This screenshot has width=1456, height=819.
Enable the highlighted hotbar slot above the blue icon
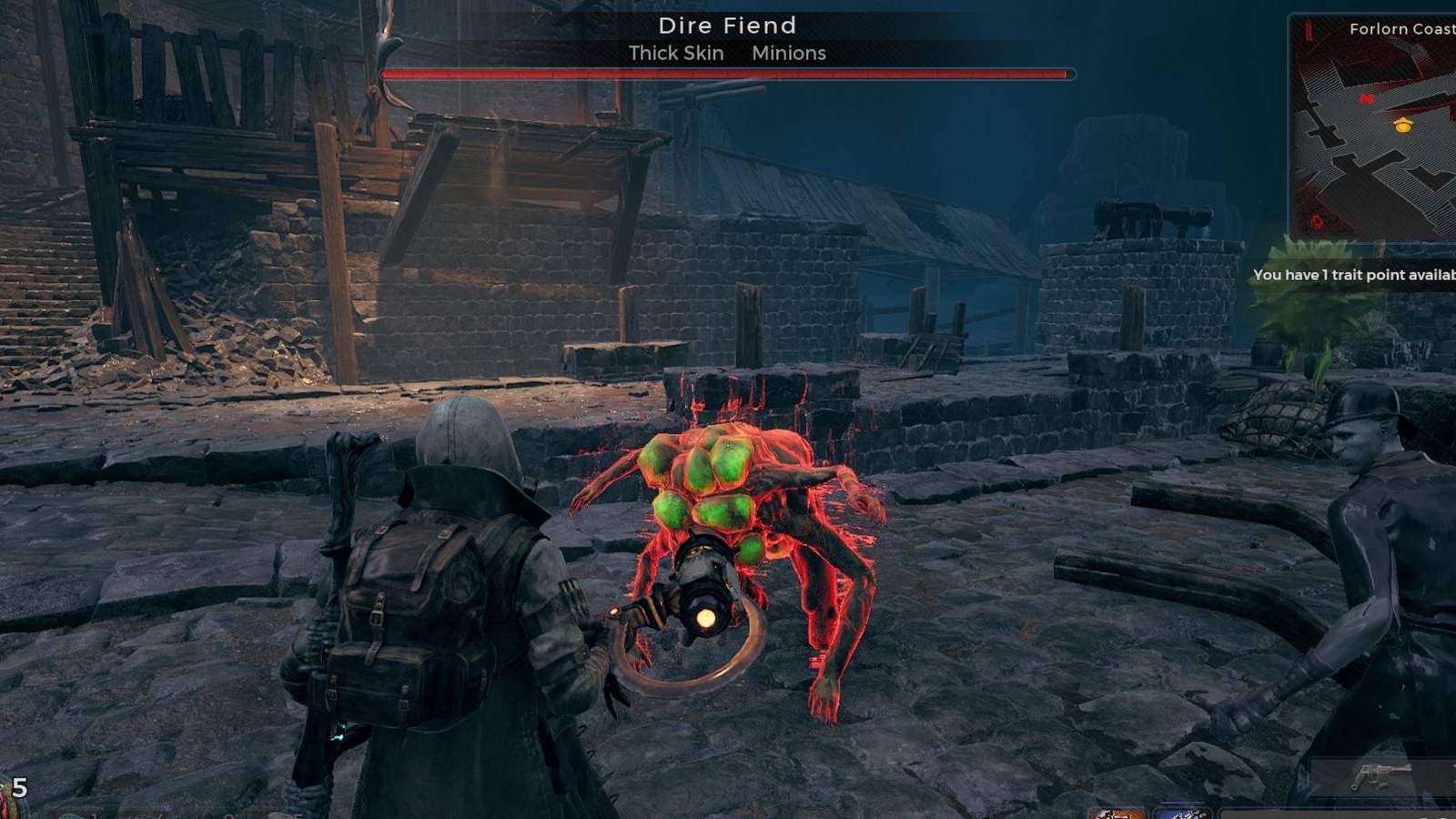pyautogui.click(x=1183, y=801)
